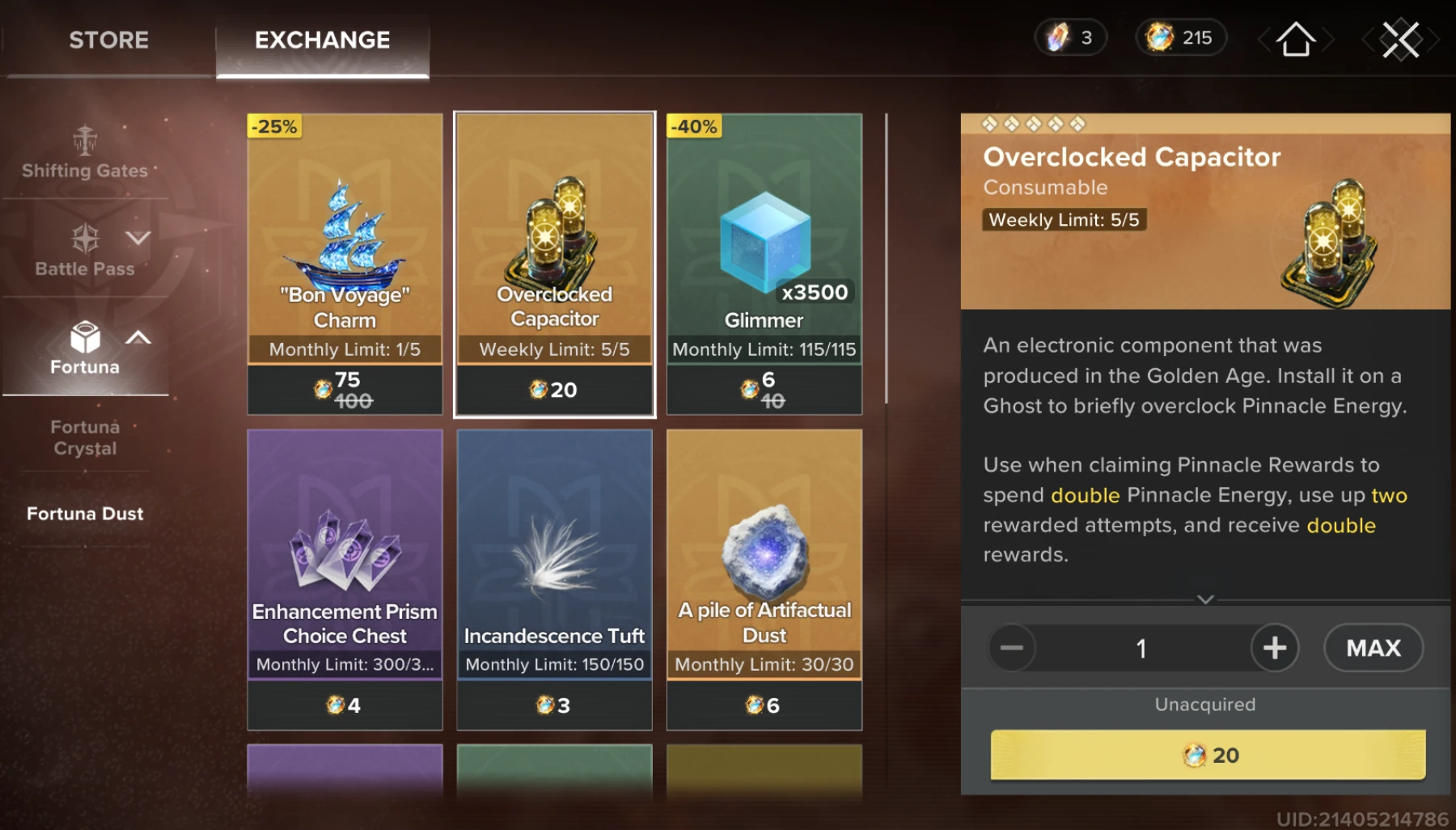This screenshot has width=1456, height=830.
Task: Open the EXCHANGE tab
Action: (322, 40)
